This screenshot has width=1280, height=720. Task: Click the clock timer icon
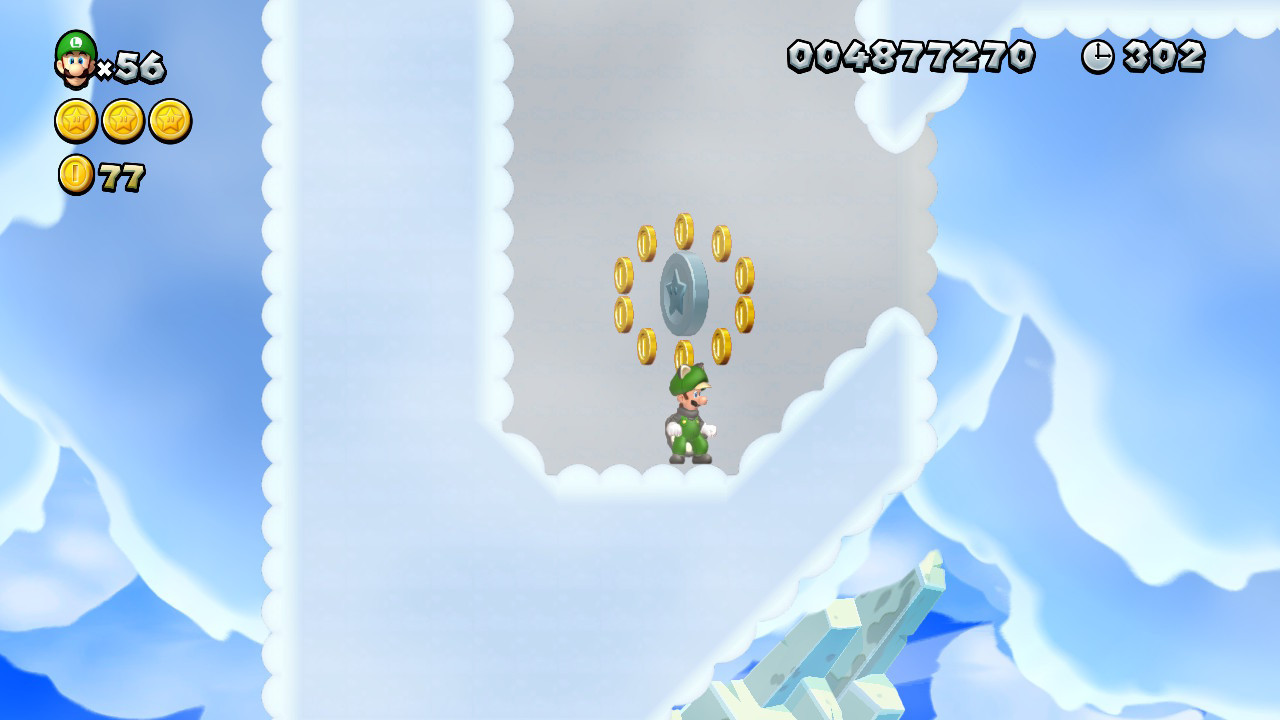[1096, 57]
